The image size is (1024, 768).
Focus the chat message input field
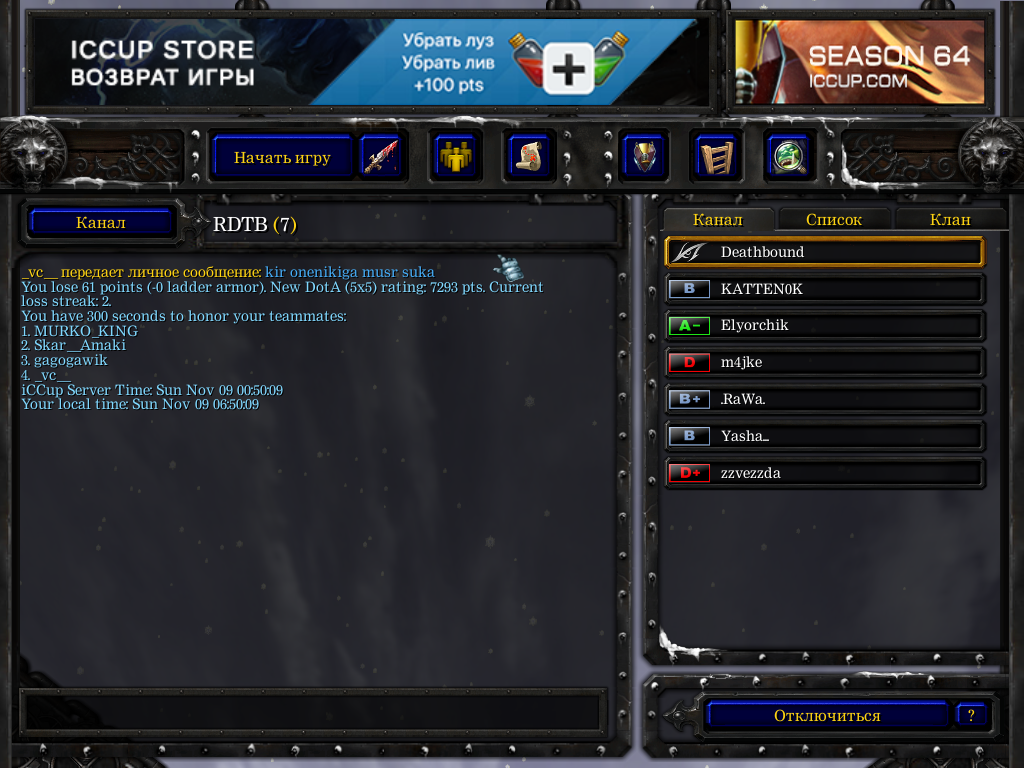click(310, 711)
